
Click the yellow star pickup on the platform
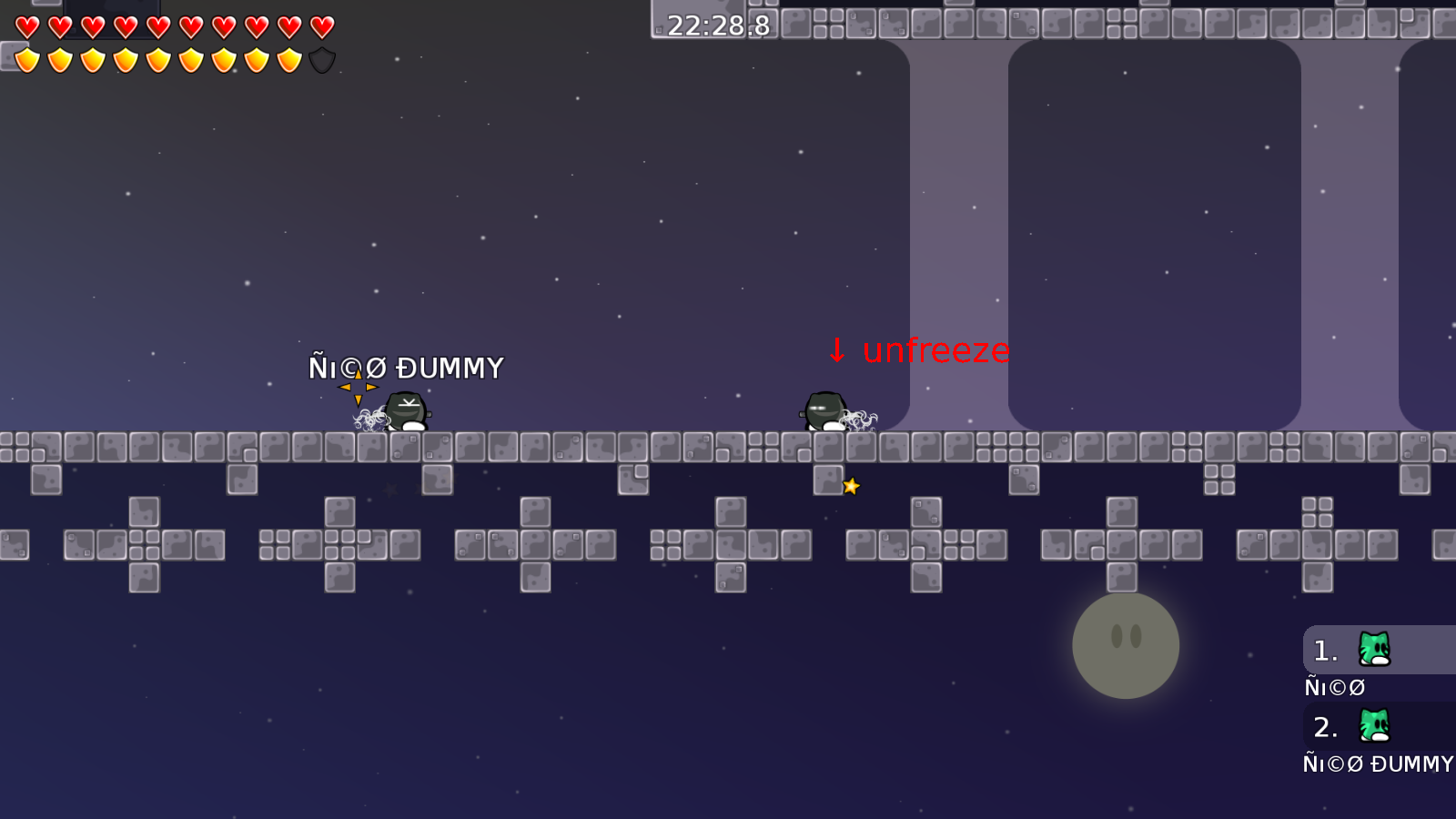(850, 487)
